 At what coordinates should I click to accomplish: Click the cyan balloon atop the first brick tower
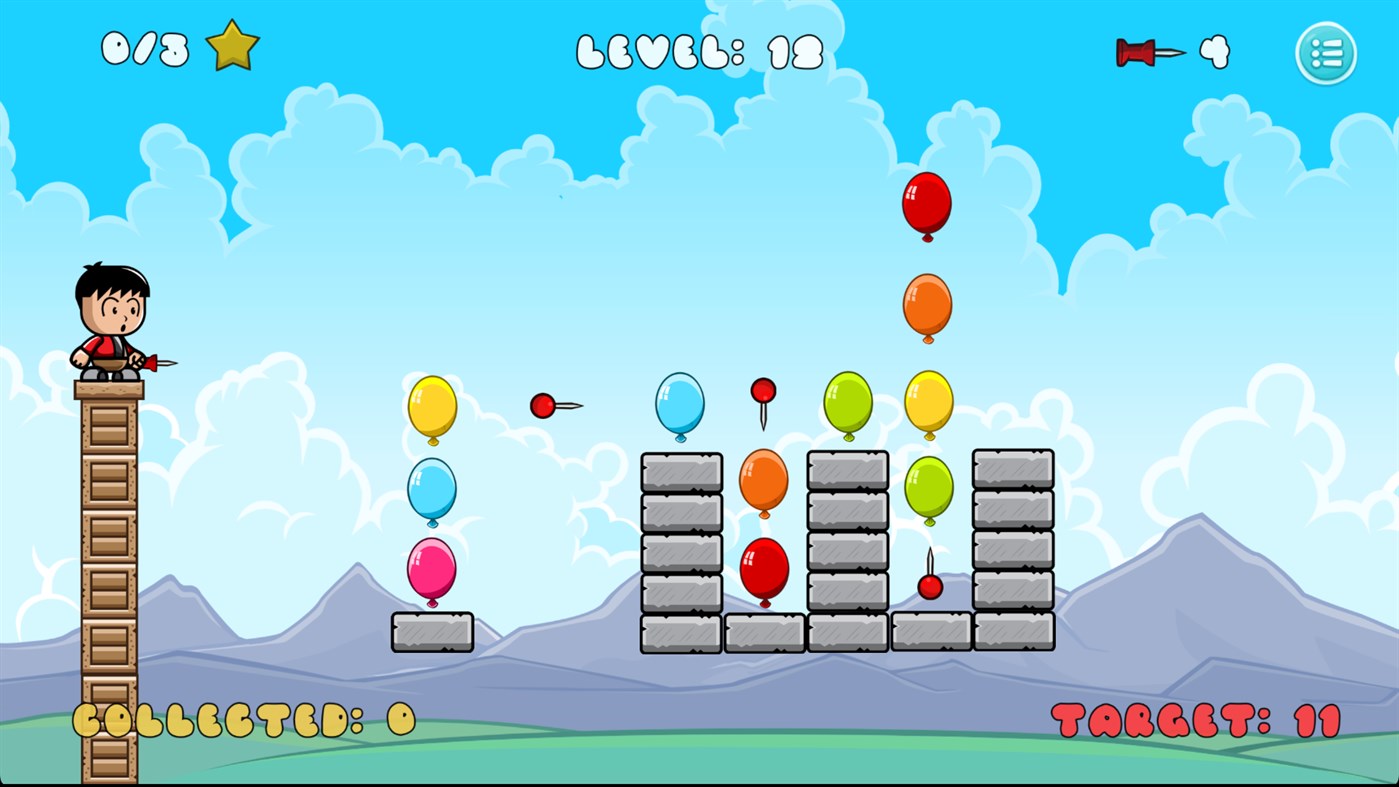[680, 405]
